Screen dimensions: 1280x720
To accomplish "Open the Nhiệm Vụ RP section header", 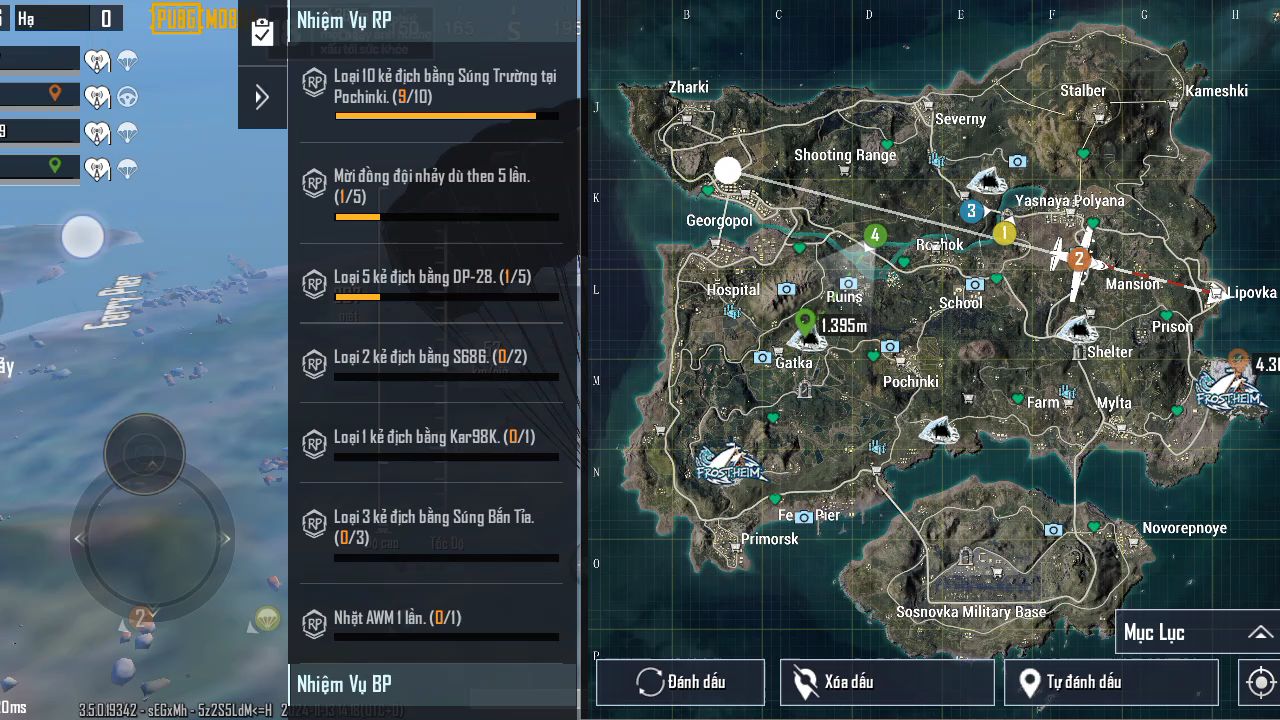I will click(432, 21).
